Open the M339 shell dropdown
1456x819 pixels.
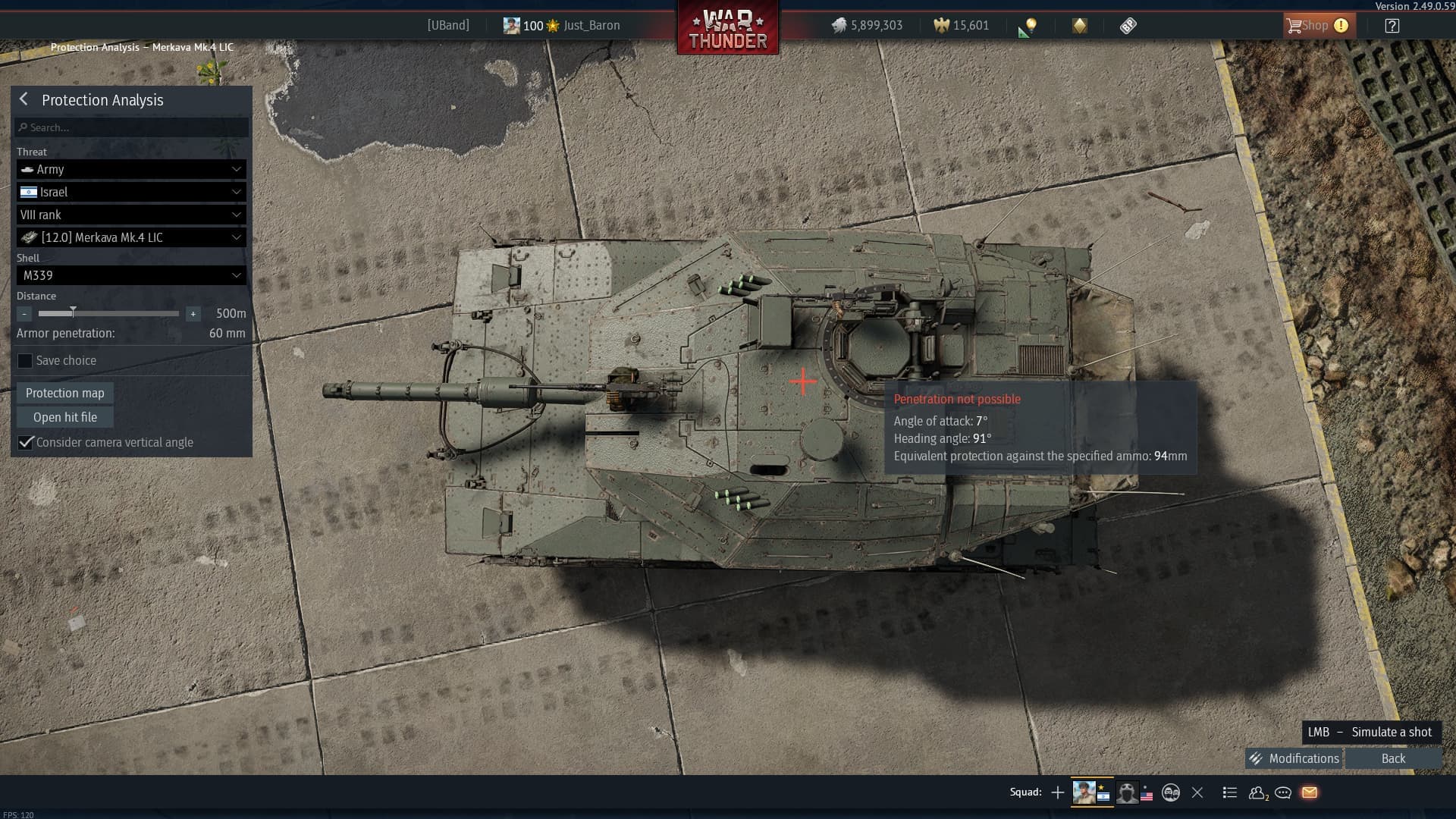pos(131,275)
